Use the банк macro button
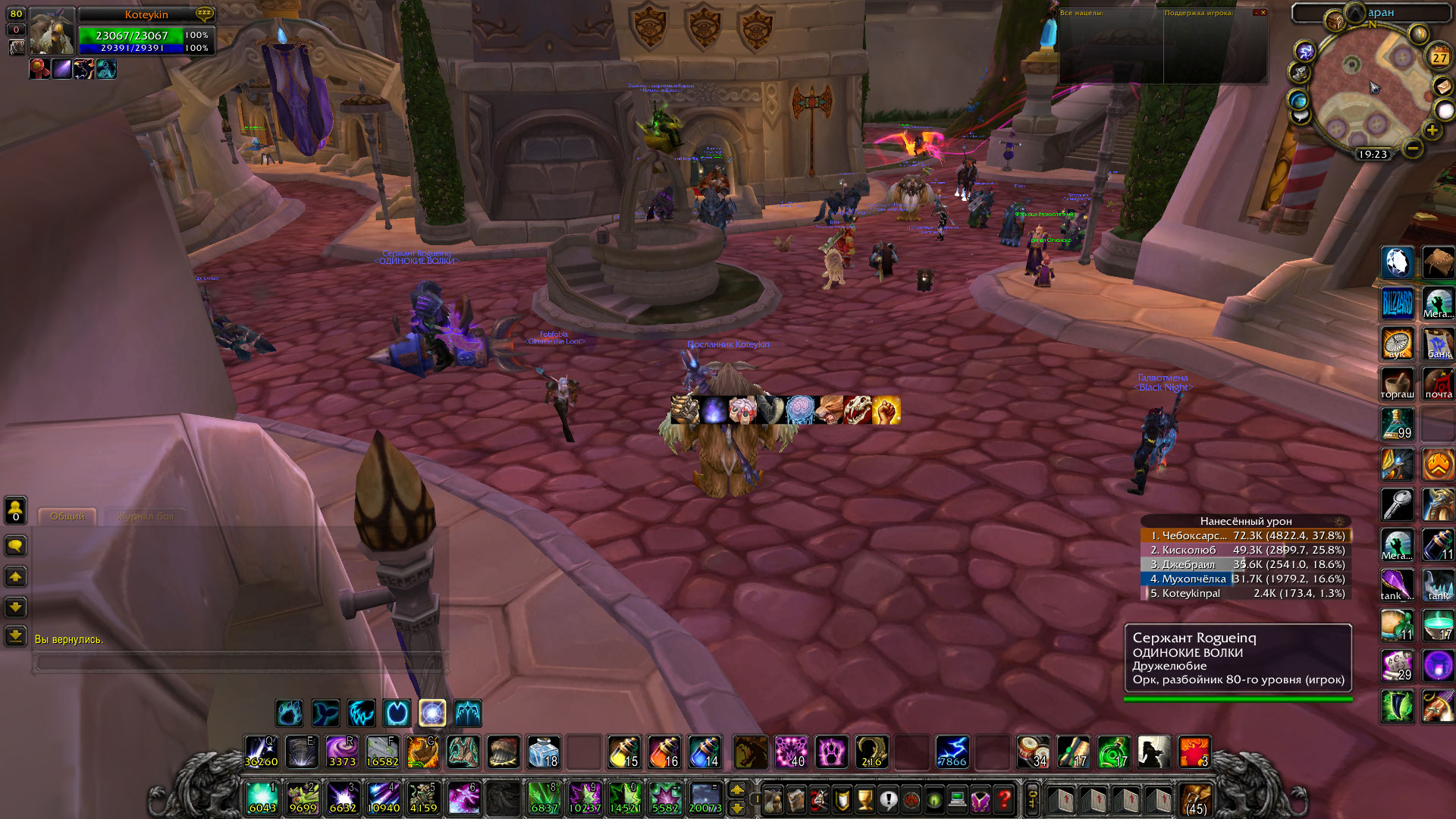This screenshot has height=819, width=1456. [x=1438, y=343]
